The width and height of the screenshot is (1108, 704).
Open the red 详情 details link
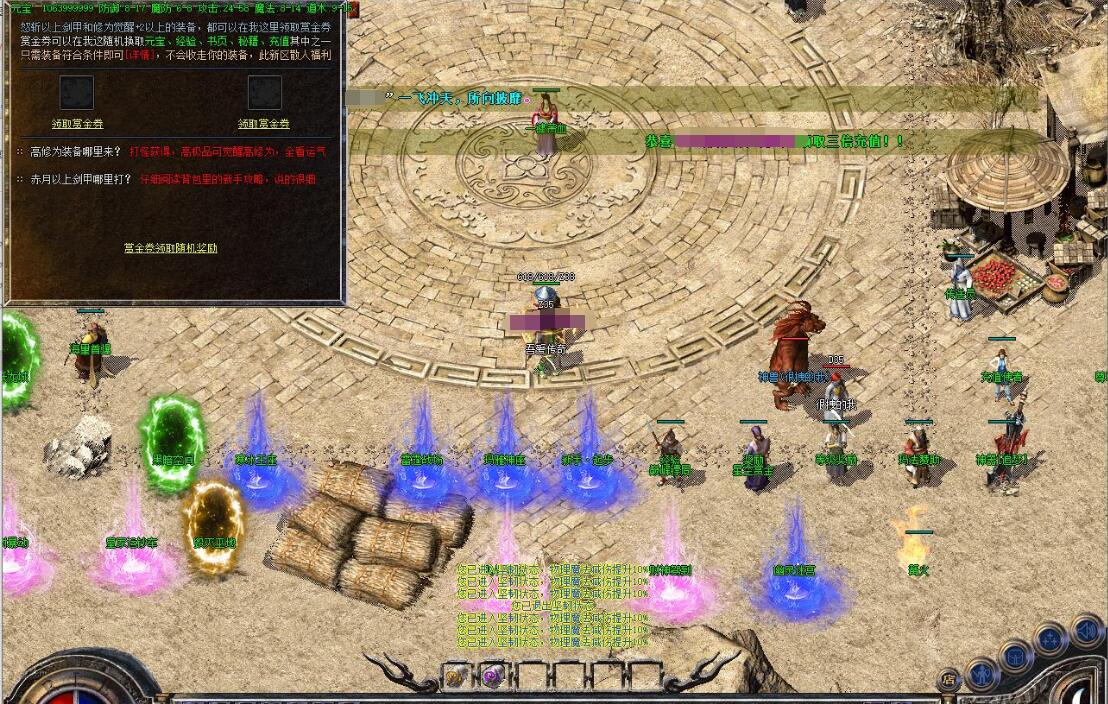(x=141, y=56)
